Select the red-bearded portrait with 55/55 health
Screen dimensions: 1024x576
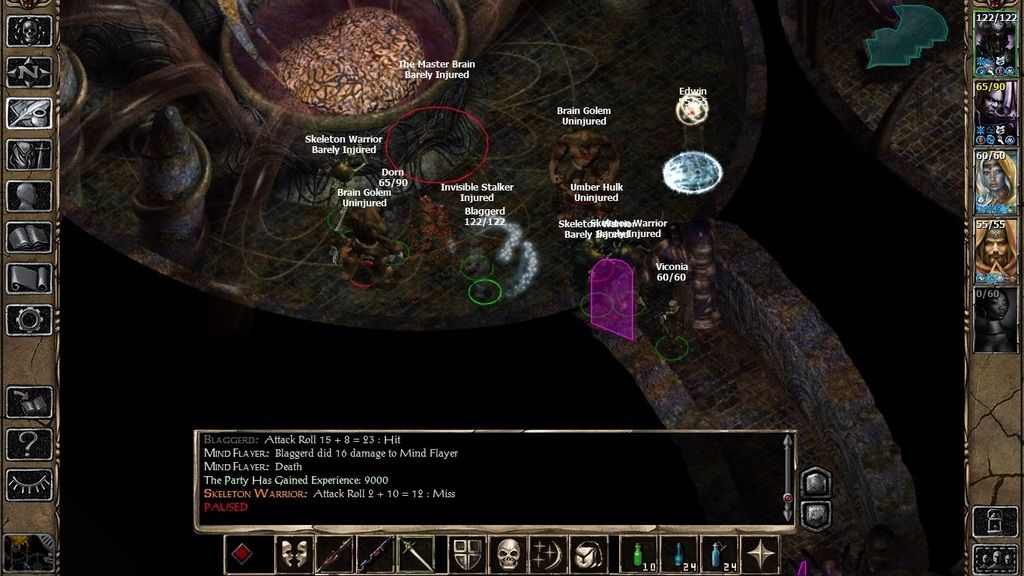(x=995, y=252)
